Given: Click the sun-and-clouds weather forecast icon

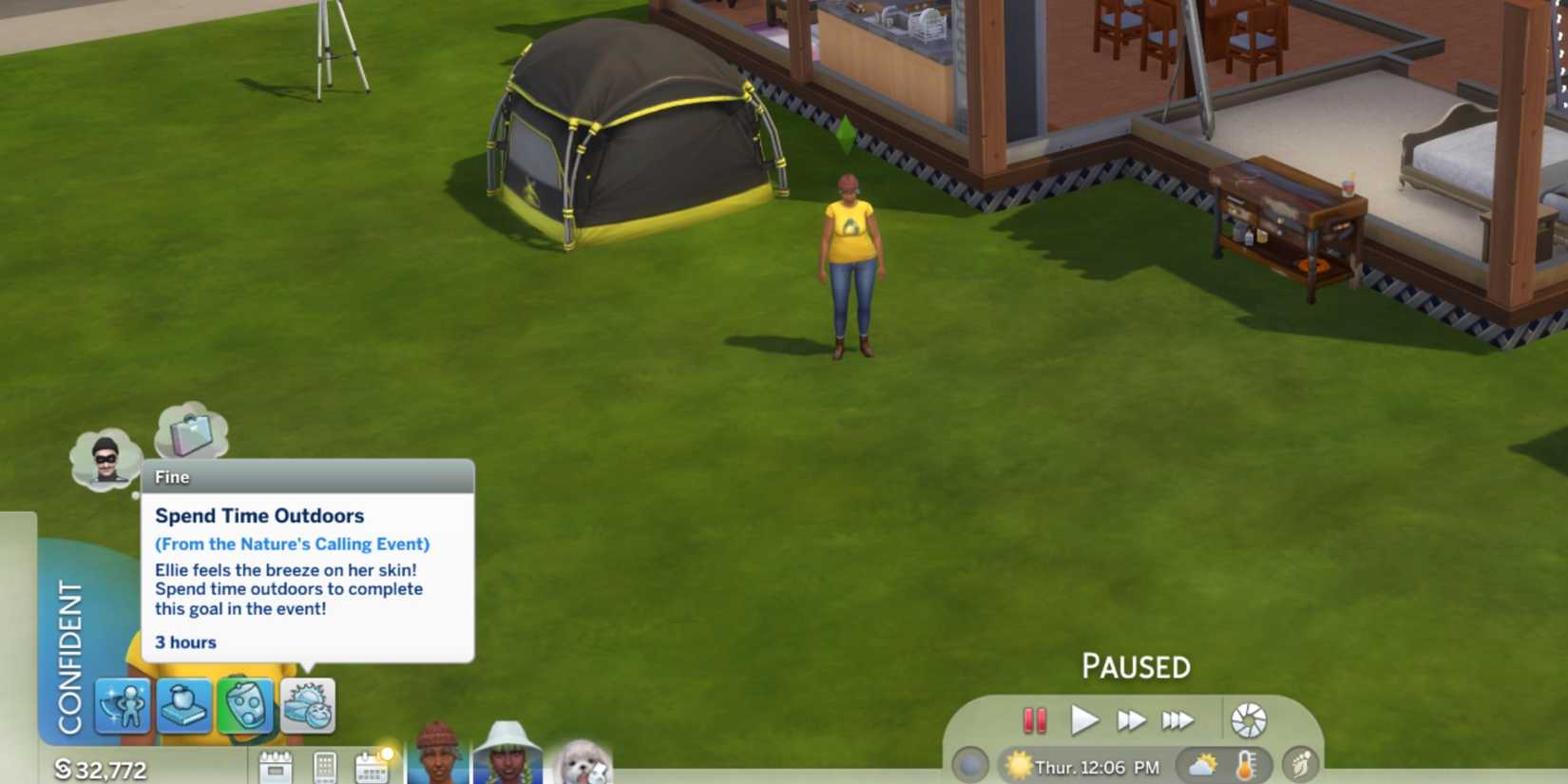Looking at the screenshot, I should pyautogui.click(x=1201, y=766).
